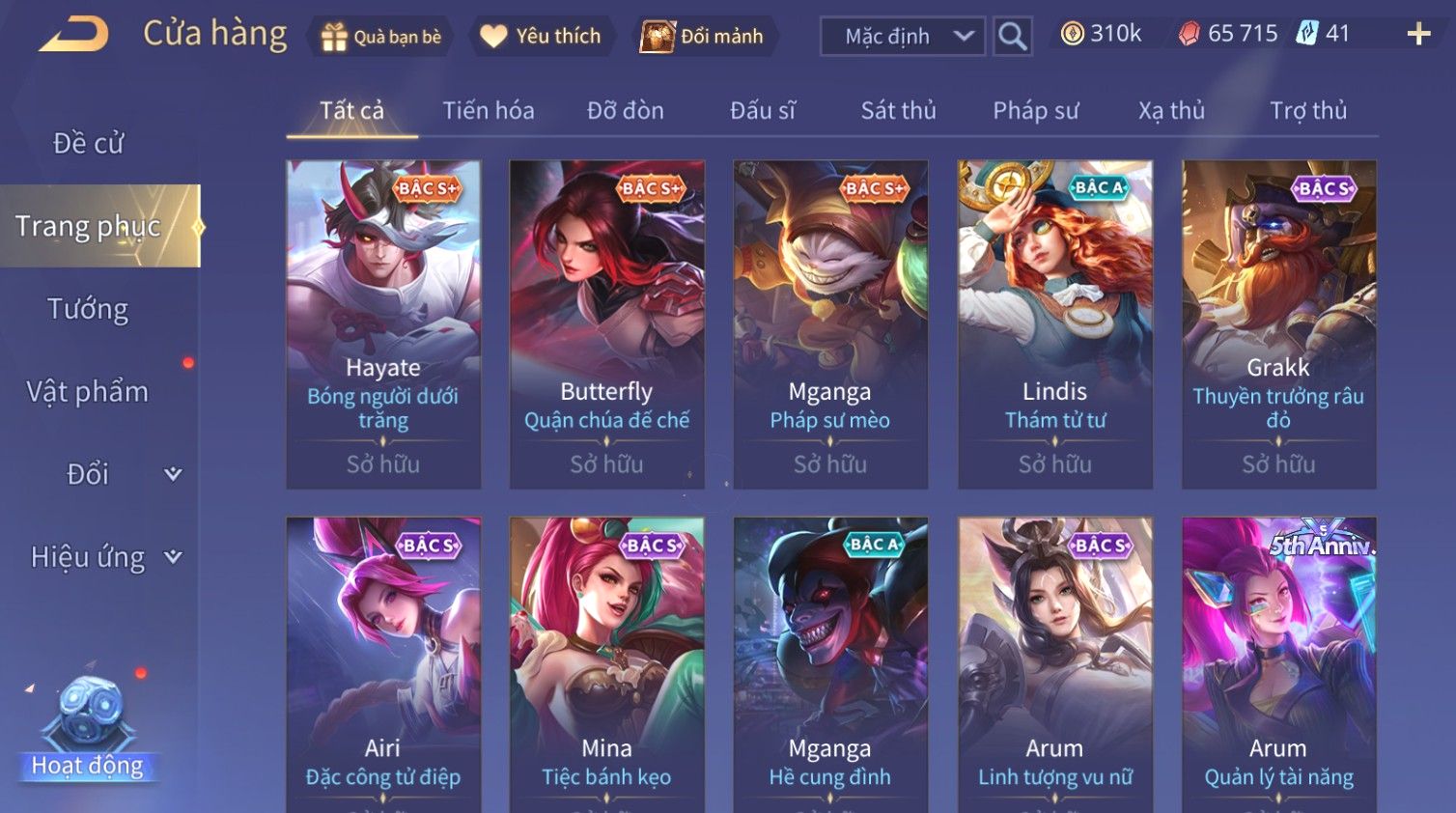1456x813 pixels.
Task: Choose the Trợ thủ tab
Action: [1307, 111]
